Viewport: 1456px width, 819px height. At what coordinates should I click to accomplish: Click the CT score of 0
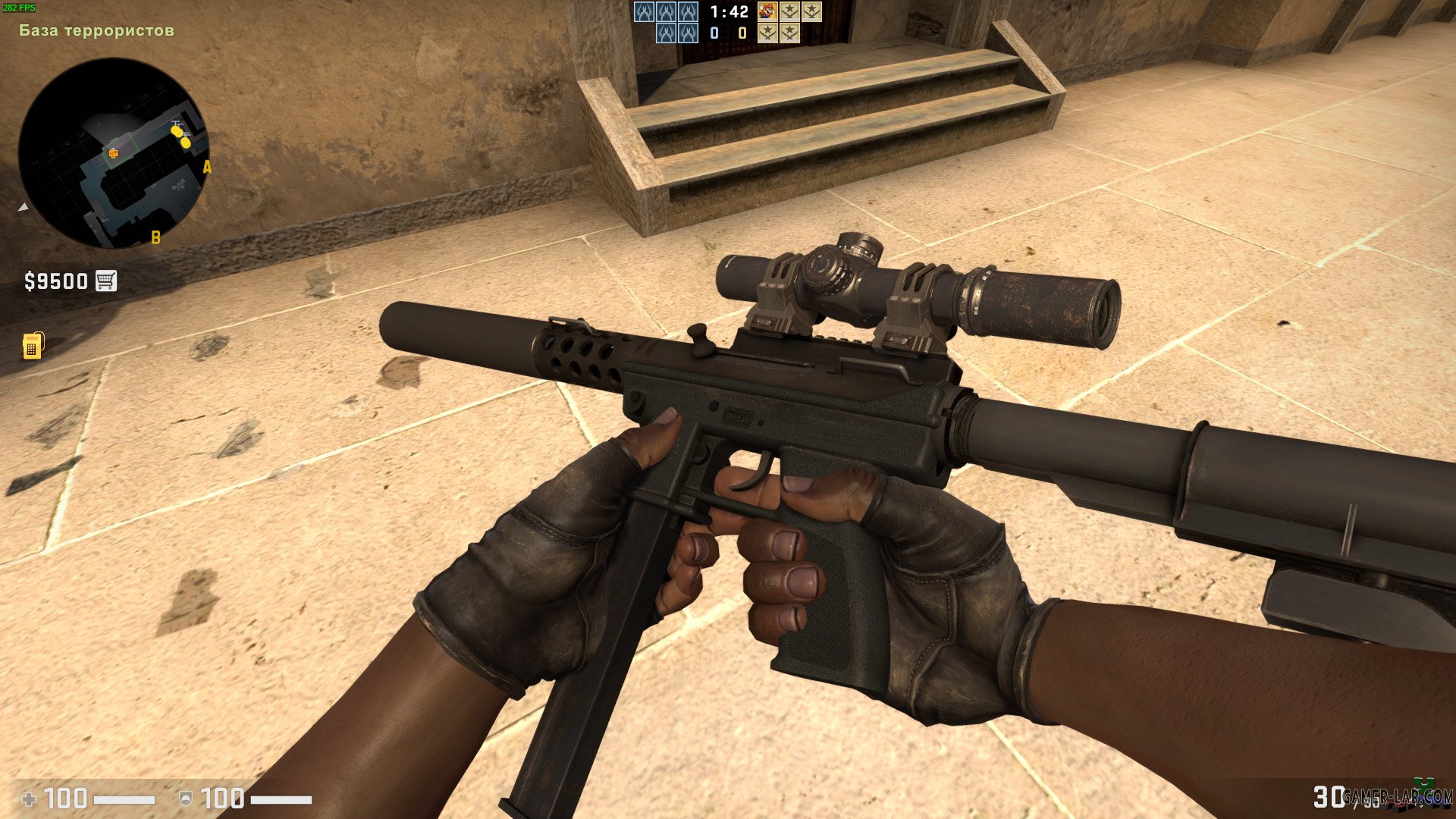tap(714, 33)
